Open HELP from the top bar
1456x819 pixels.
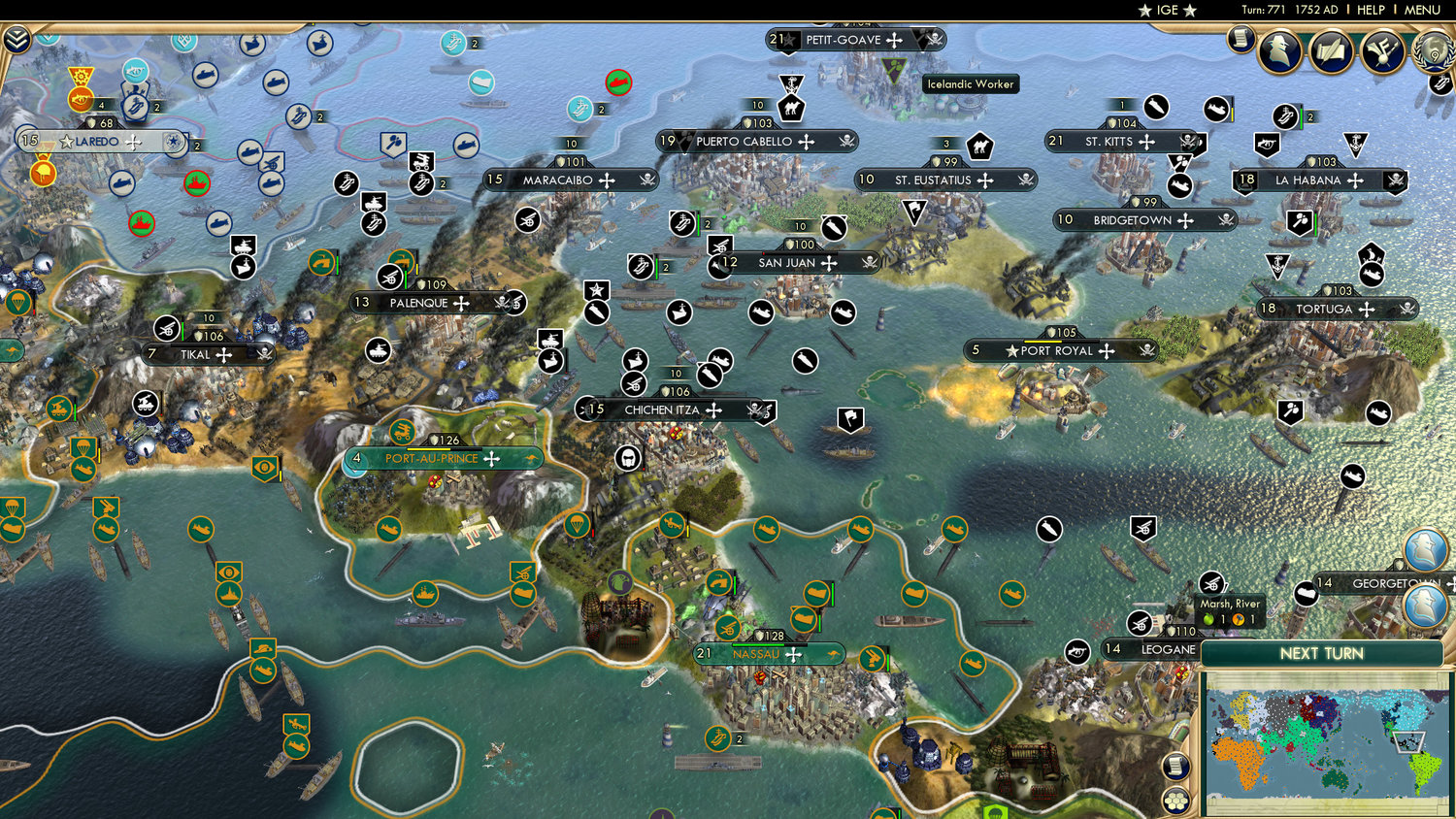[x=1372, y=10]
